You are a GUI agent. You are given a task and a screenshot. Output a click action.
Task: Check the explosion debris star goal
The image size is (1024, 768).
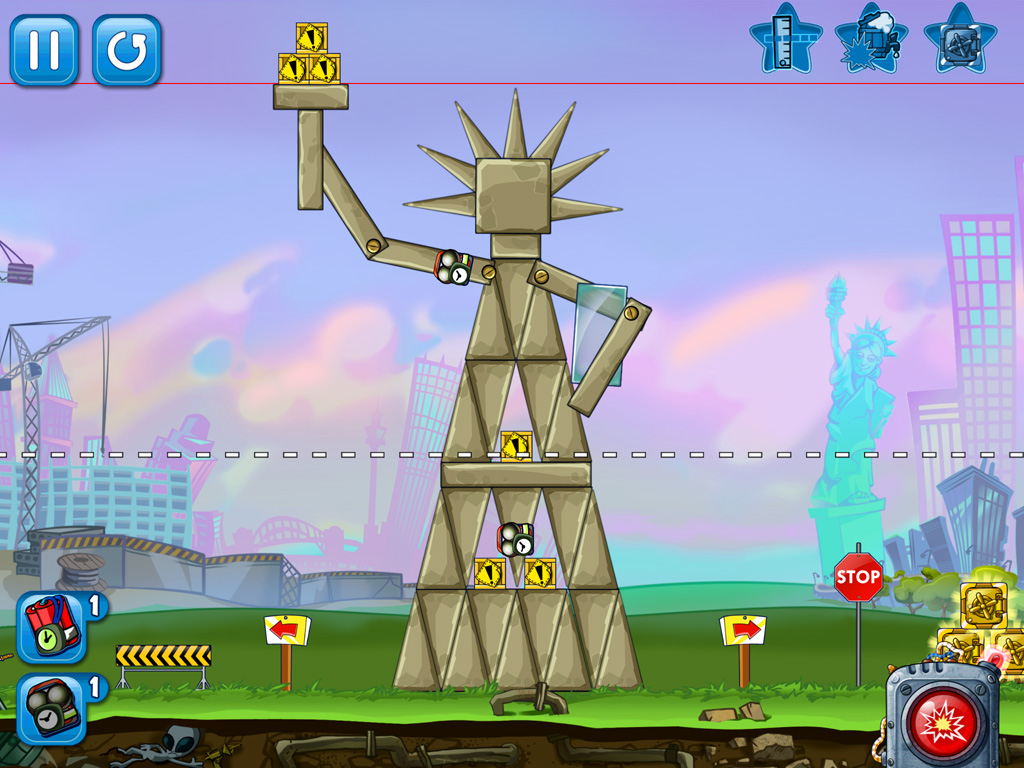tap(872, 40)
